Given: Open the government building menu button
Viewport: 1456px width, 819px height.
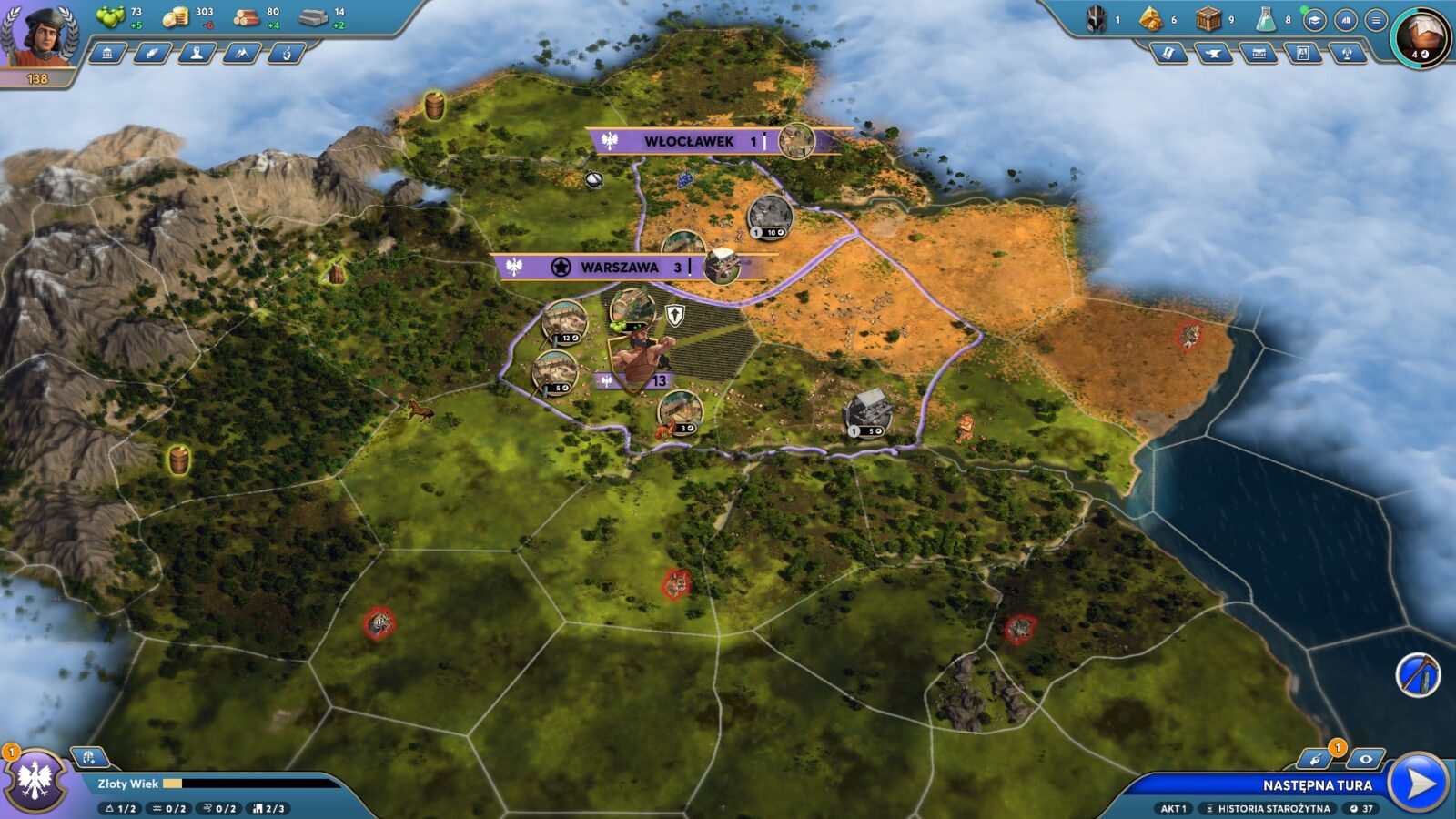Looking at the screenshot, I should (108, 54).
